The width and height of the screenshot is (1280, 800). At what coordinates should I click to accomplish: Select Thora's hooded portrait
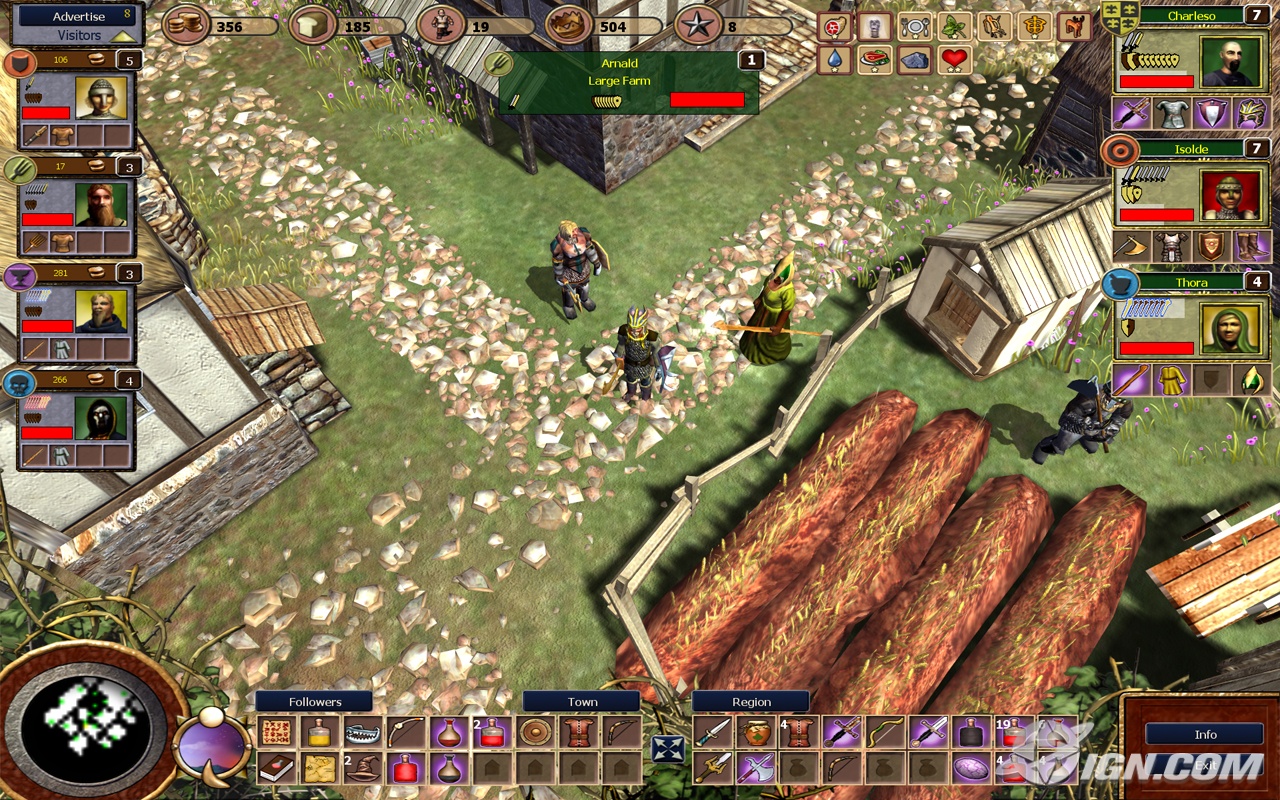tap(1227, 330)
